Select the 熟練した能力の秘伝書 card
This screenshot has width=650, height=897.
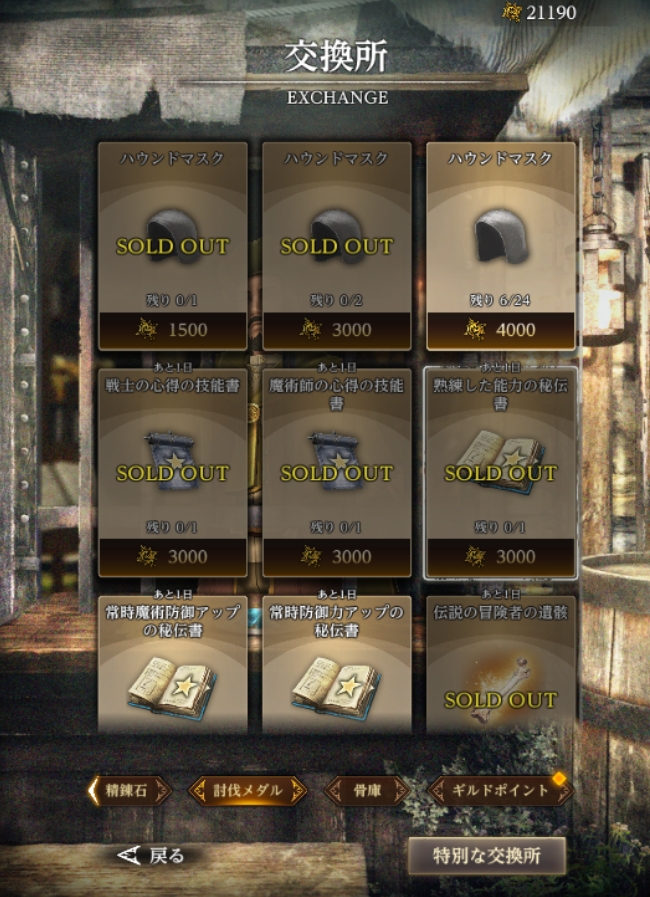[x=501, y=472]
